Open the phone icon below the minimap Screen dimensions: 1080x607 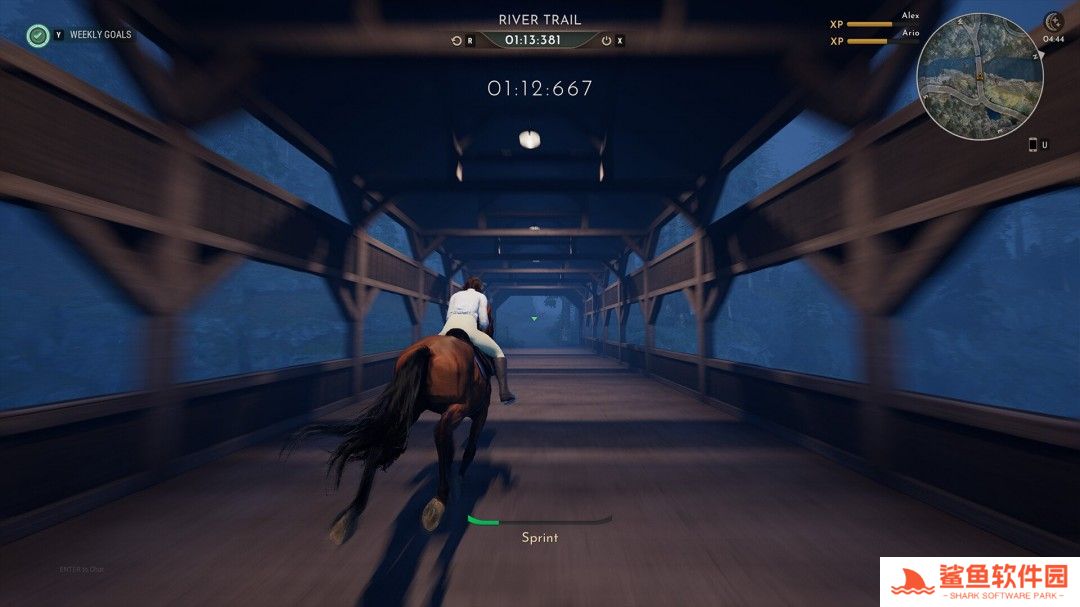pyautogui.click(x=1033, y=144)
